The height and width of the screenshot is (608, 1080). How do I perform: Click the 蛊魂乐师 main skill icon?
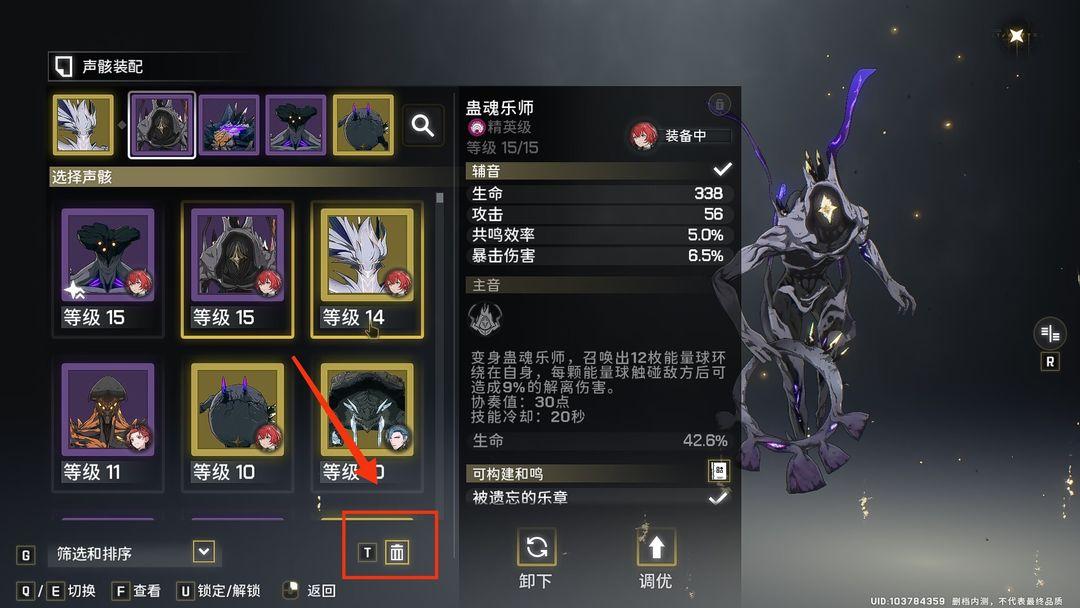(x=485, y=319)
